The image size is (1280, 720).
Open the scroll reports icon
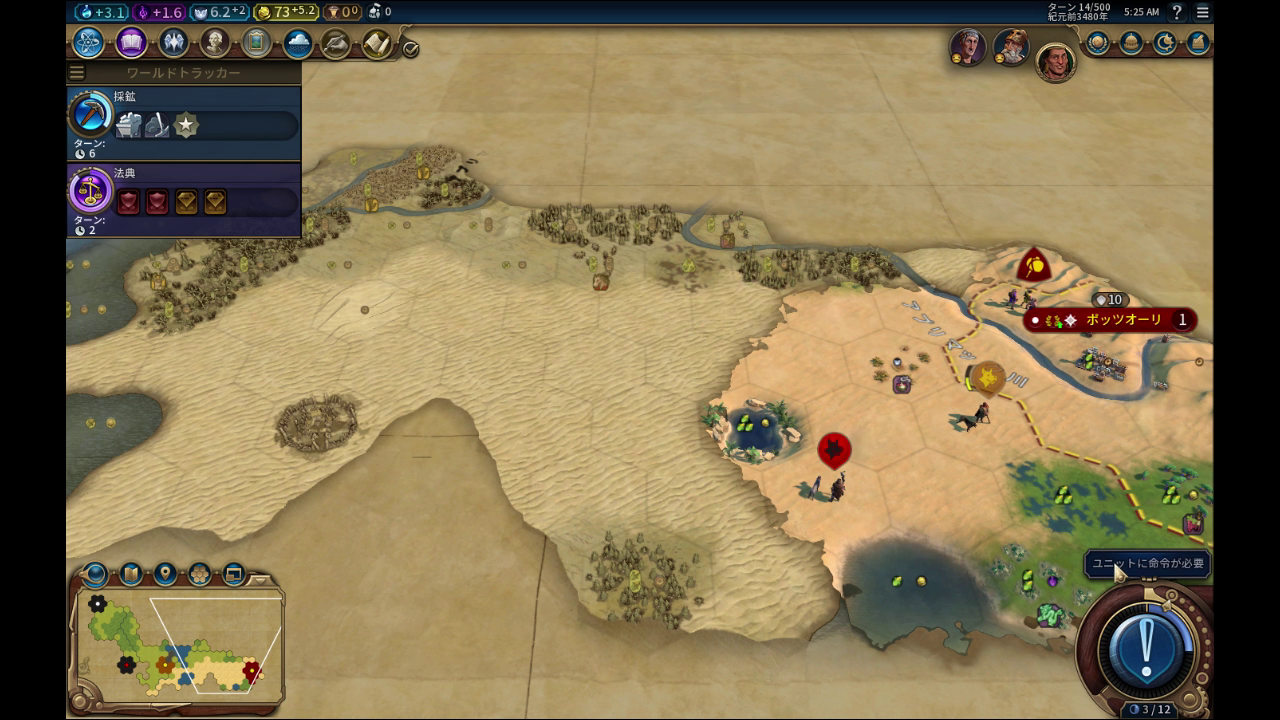pyautogui.click(x=377, y=44)
